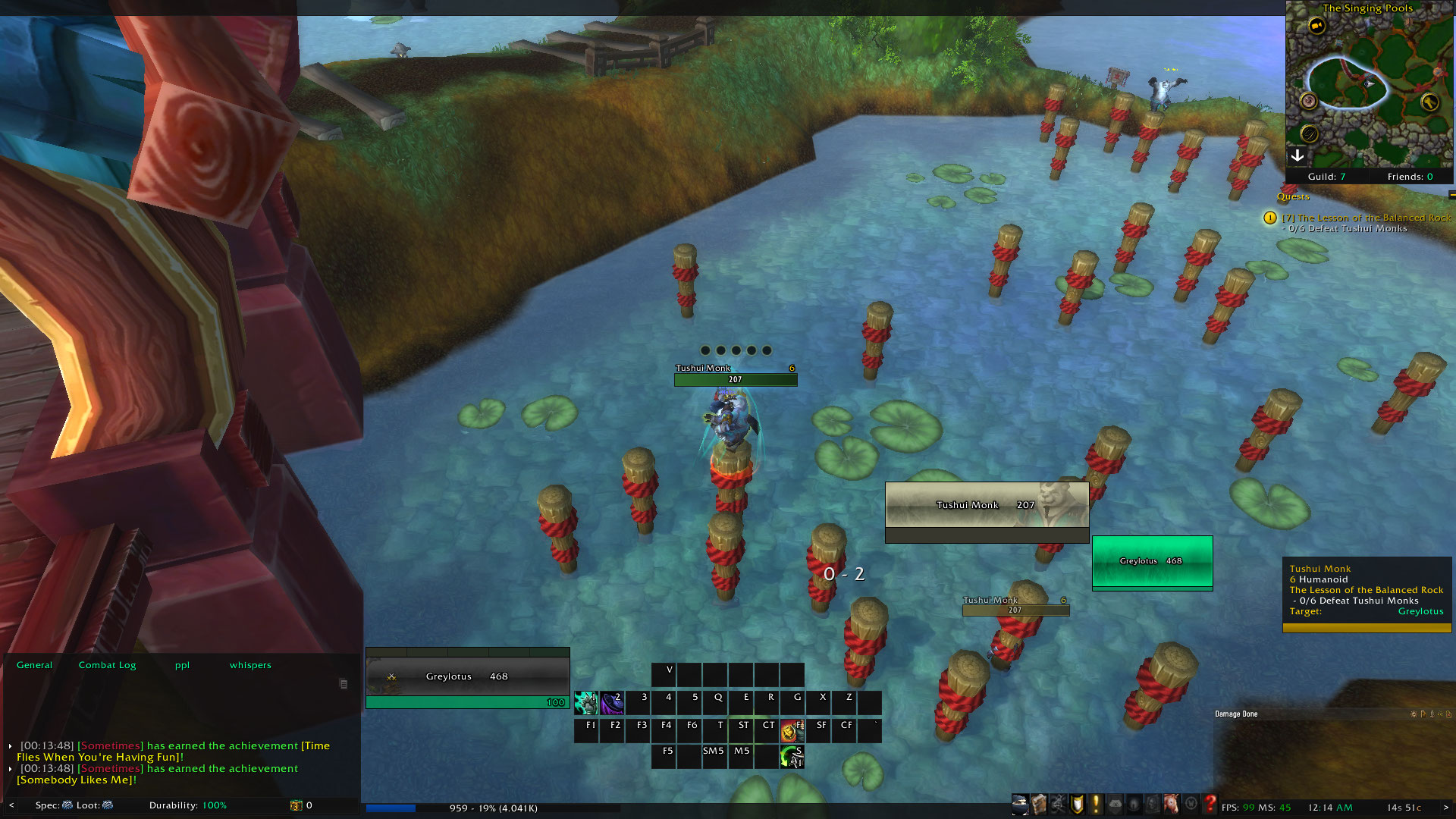Use the green arrow ability bound to S
Image resolution: width=1456 pixels, height=819 pixels.
pos(792,756)
